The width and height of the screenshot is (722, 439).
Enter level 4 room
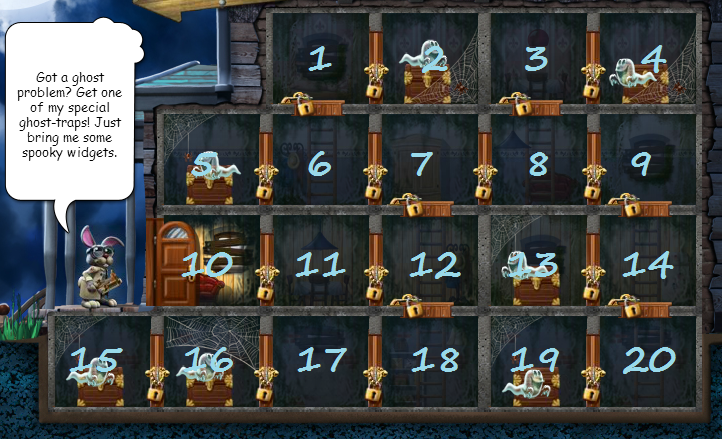click(652, 58)
